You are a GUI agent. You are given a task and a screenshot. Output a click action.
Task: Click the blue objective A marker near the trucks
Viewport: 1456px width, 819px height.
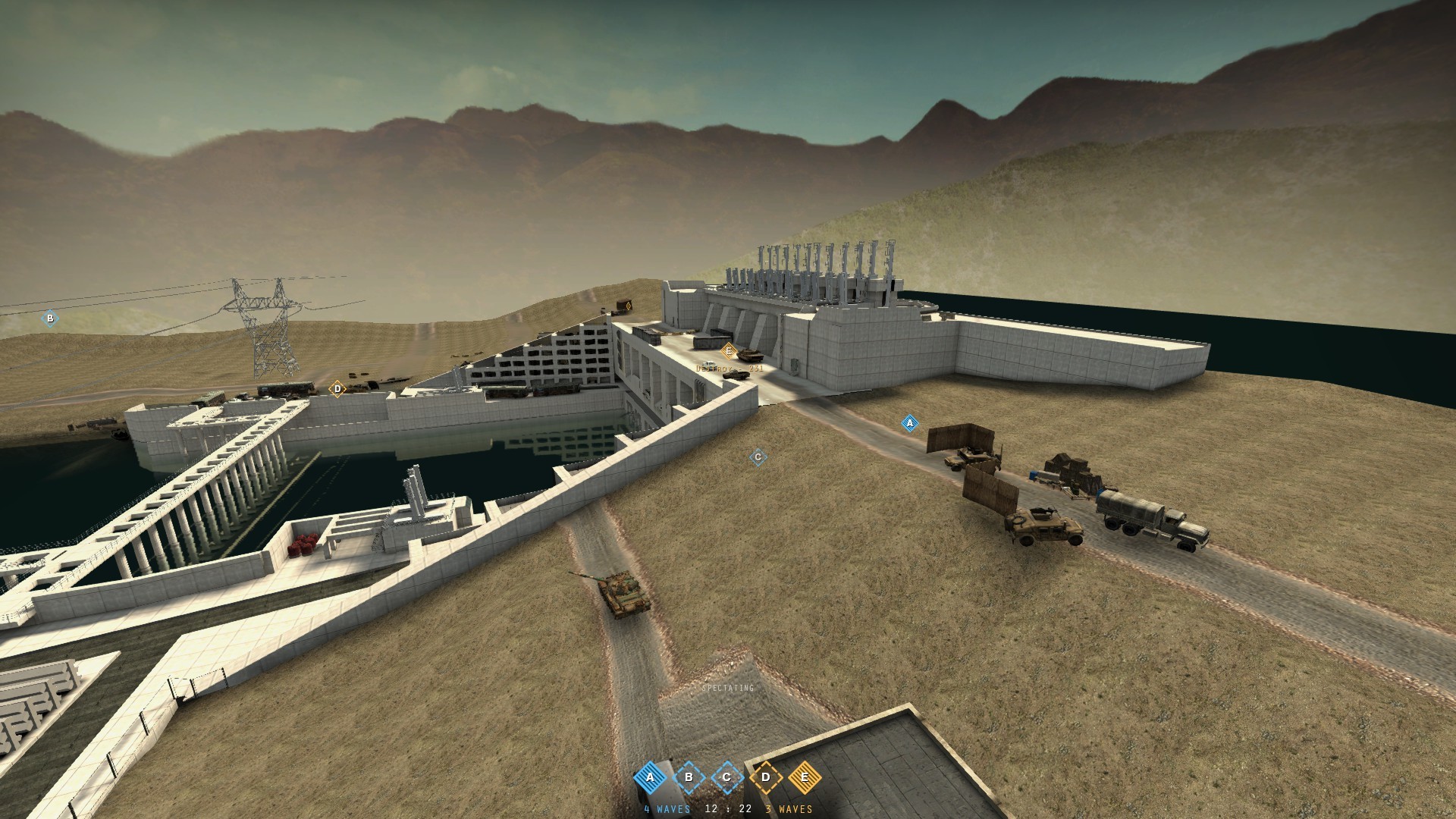(908, 422)
